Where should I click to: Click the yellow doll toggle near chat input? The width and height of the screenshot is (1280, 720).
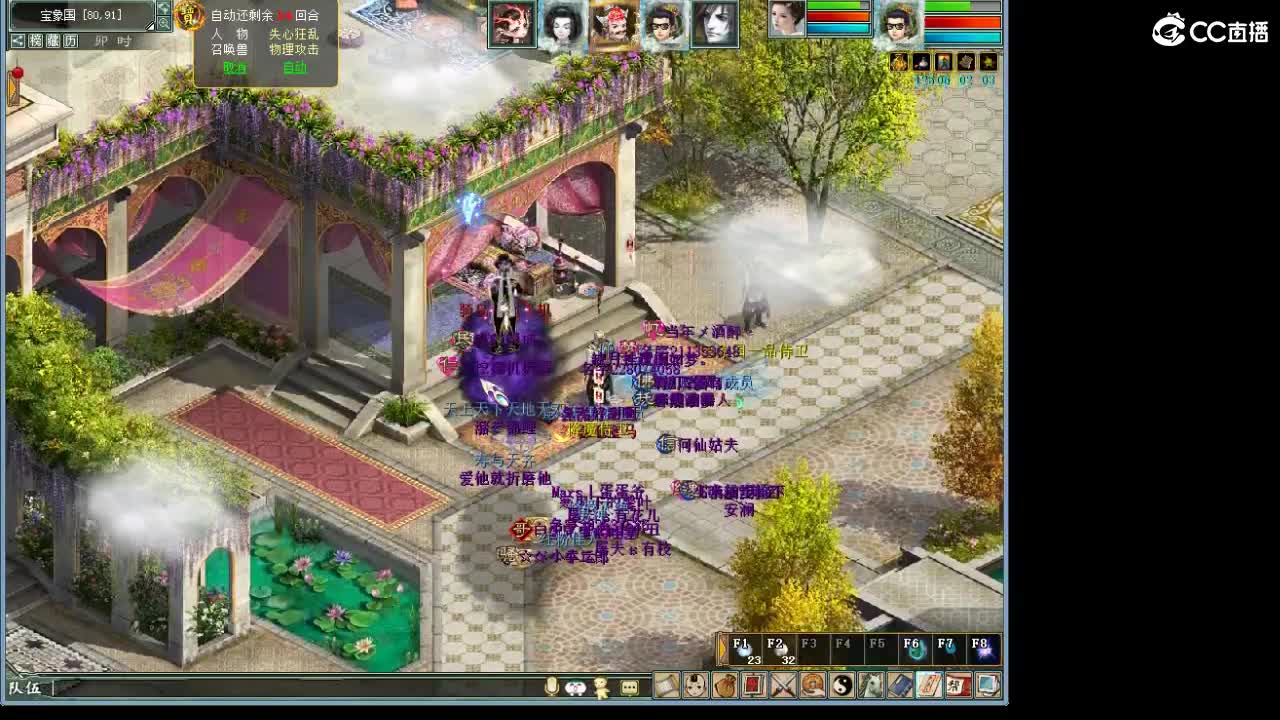click(x=601, y=686)
